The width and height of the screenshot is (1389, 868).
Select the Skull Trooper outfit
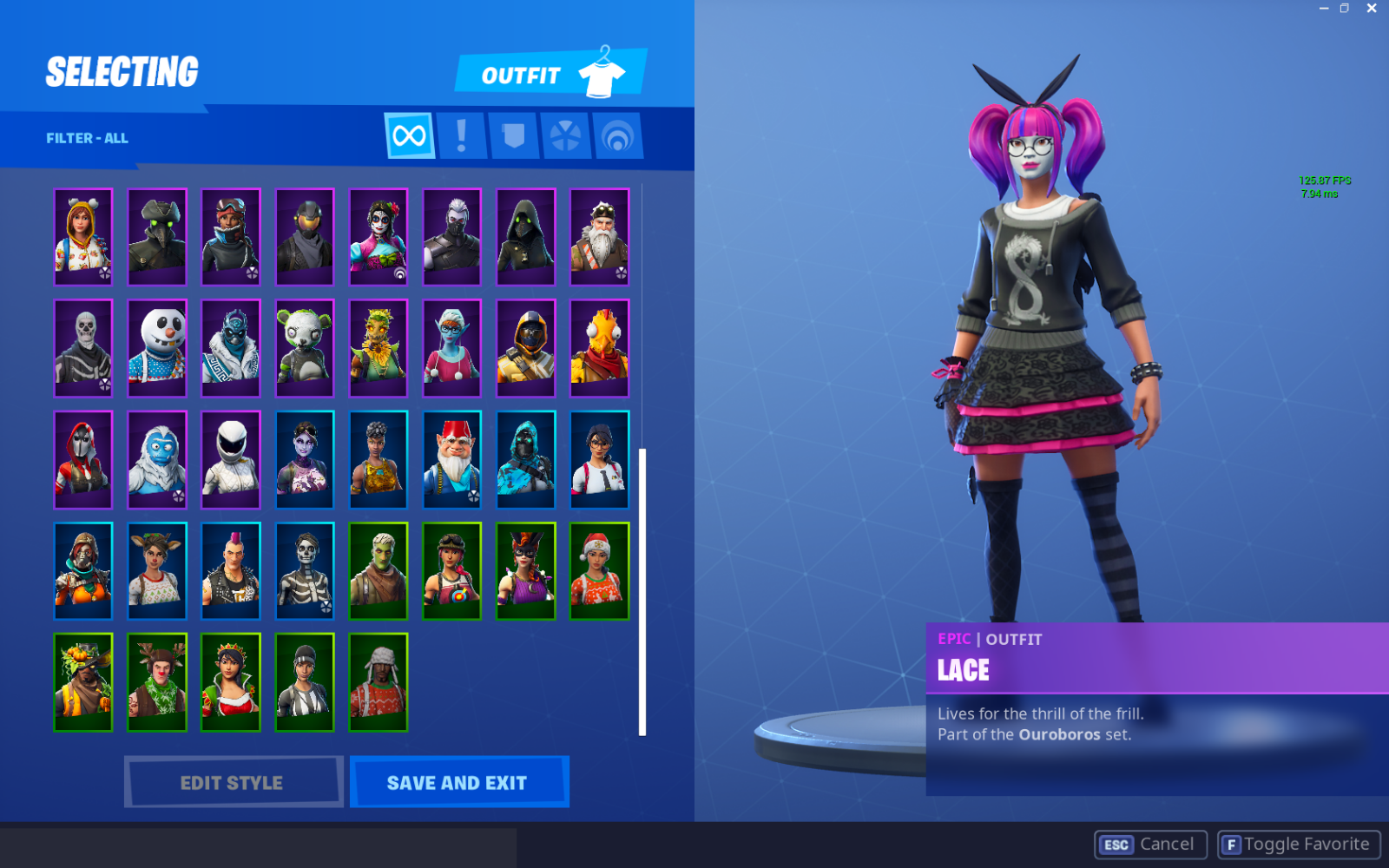click(83, 348)
